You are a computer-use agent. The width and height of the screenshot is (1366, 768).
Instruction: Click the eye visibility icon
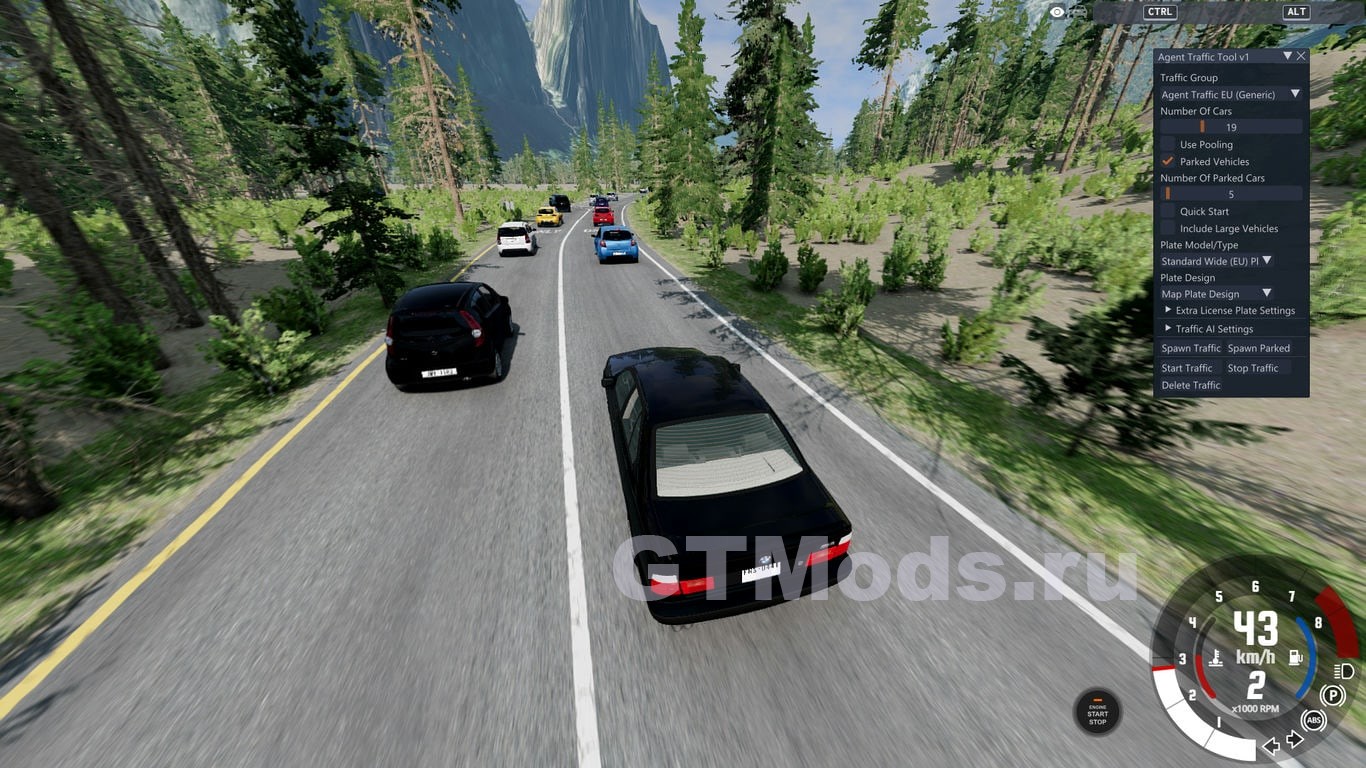[1058, 12]
